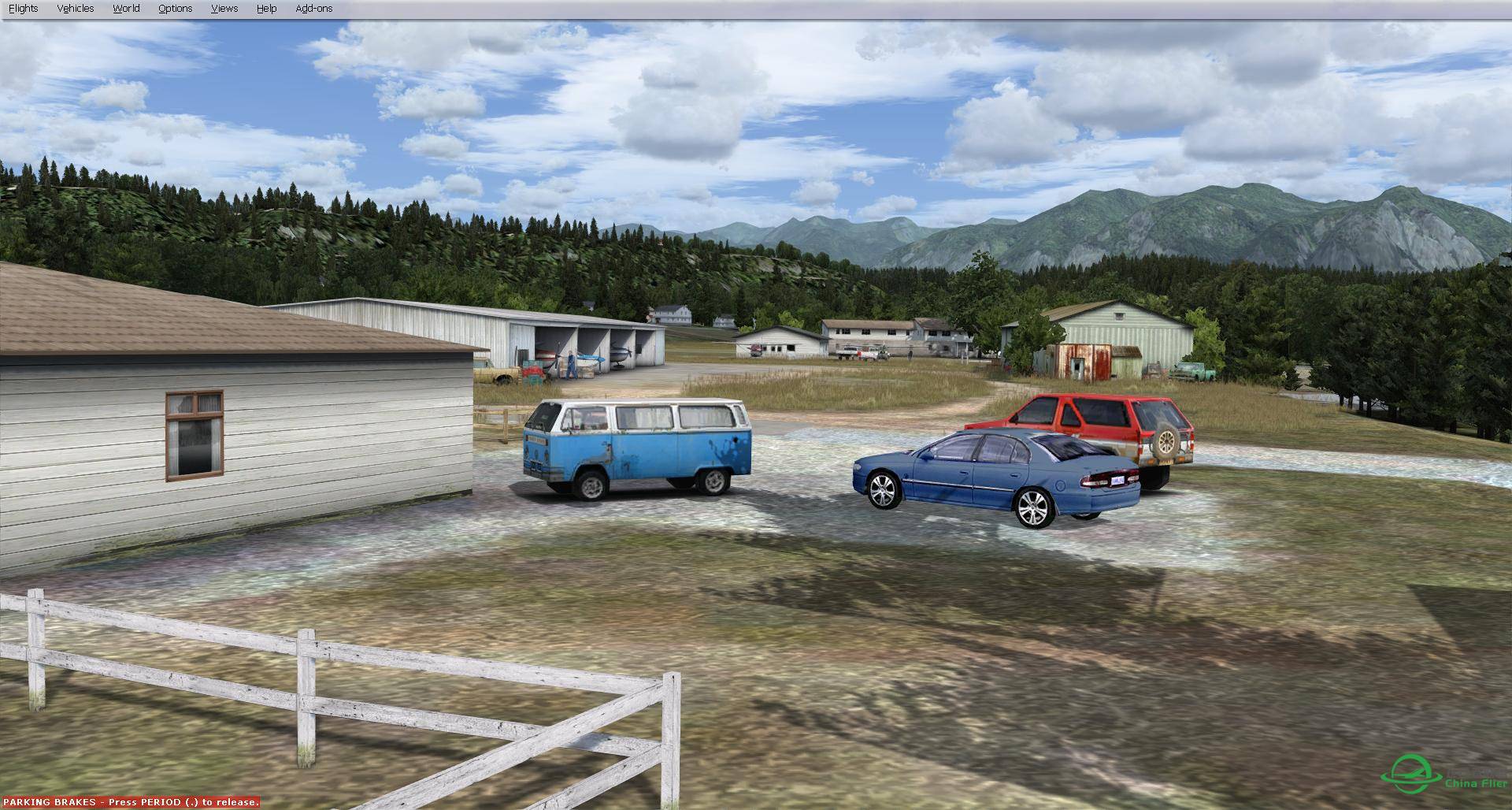Select the Options menu
The width and height of the screenshot is (1512, 810).
coord(175,9)
